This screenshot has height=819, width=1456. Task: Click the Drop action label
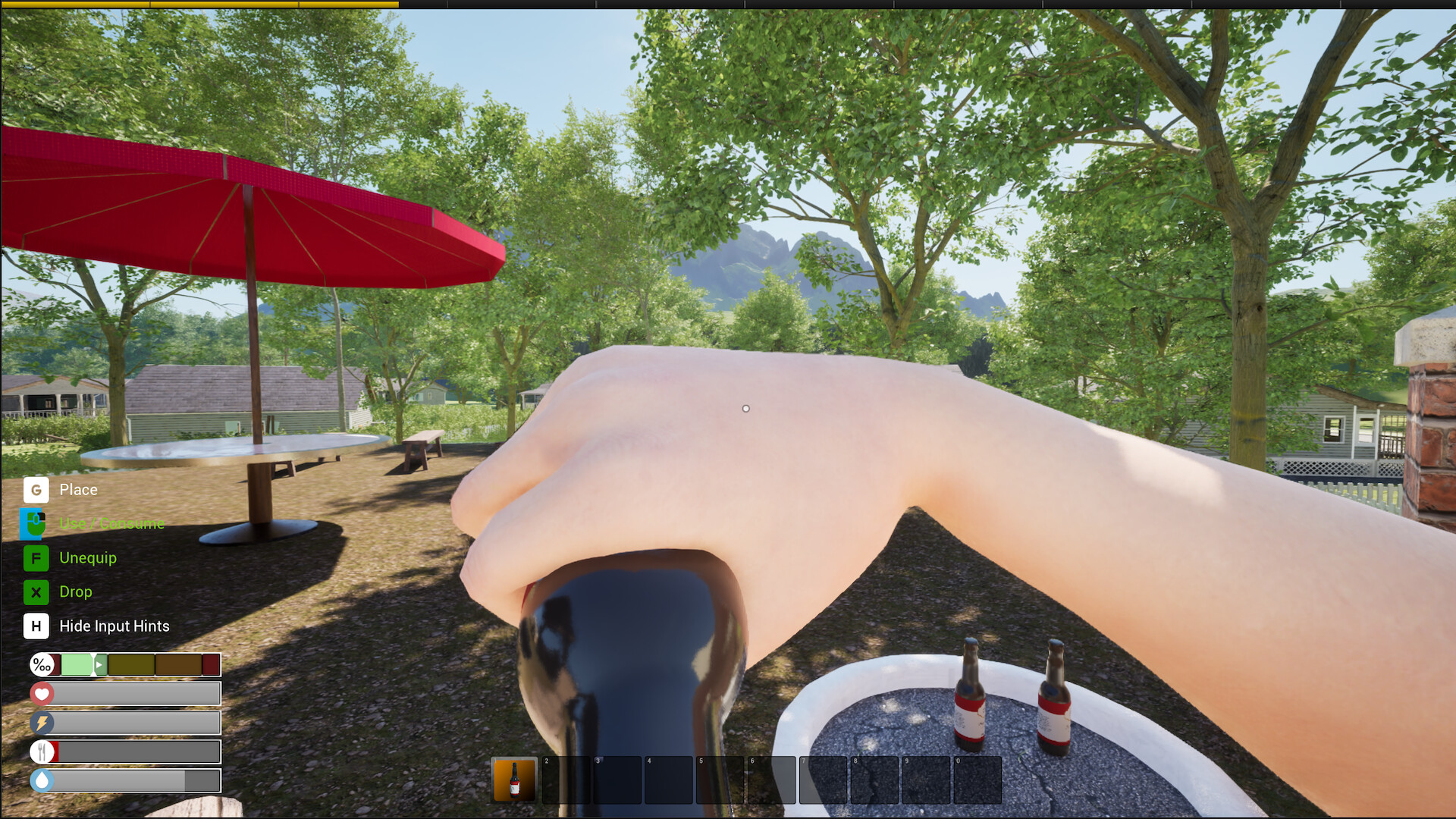pos(75,592)
